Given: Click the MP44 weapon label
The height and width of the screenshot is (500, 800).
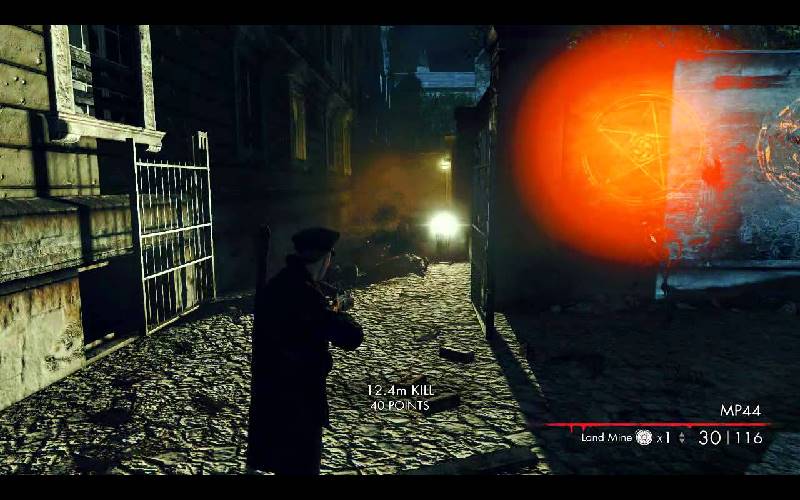Looking at the screenshot, I should (x=740, y=410).
